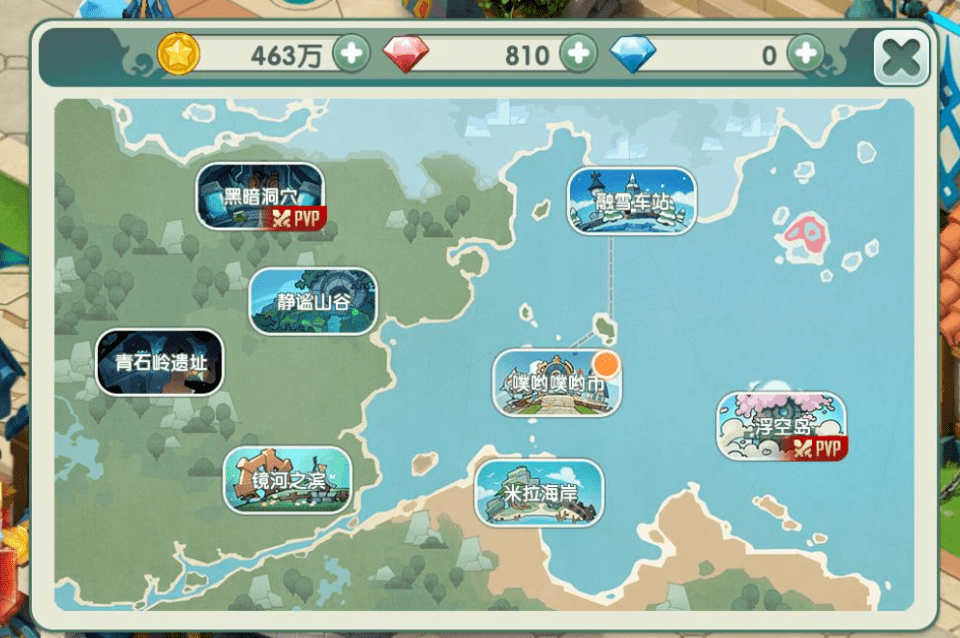
Task: Open the 青石岭遗址 location
Action: point(160,362)
